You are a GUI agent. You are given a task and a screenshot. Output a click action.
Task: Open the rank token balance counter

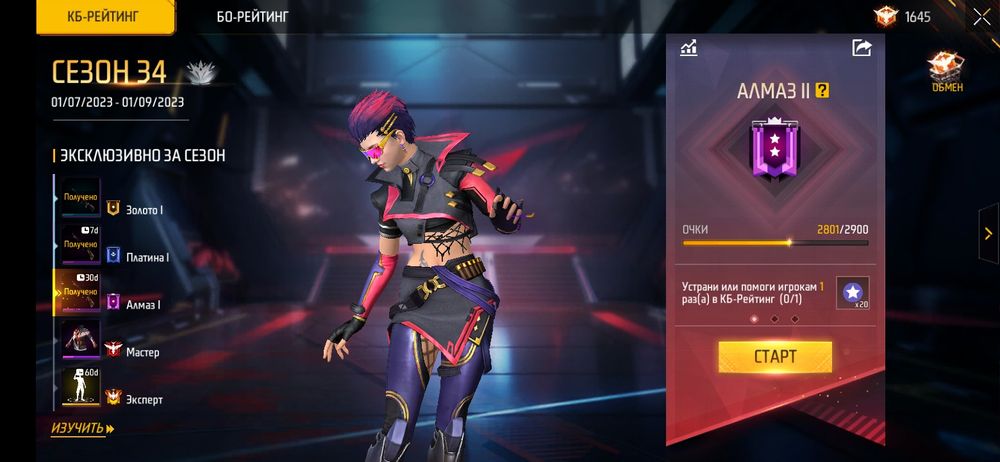[902, 17]
